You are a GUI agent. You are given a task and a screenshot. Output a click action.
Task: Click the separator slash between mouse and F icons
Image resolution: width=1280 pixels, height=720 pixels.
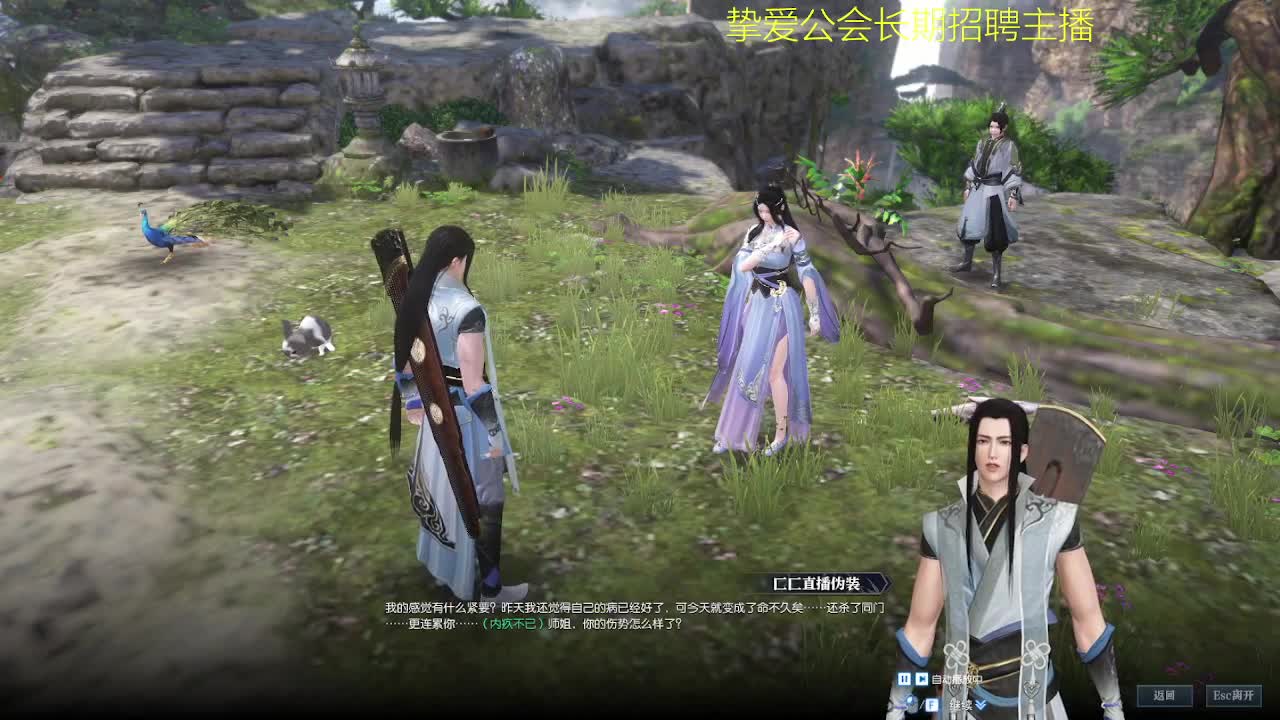pos(924,704)
